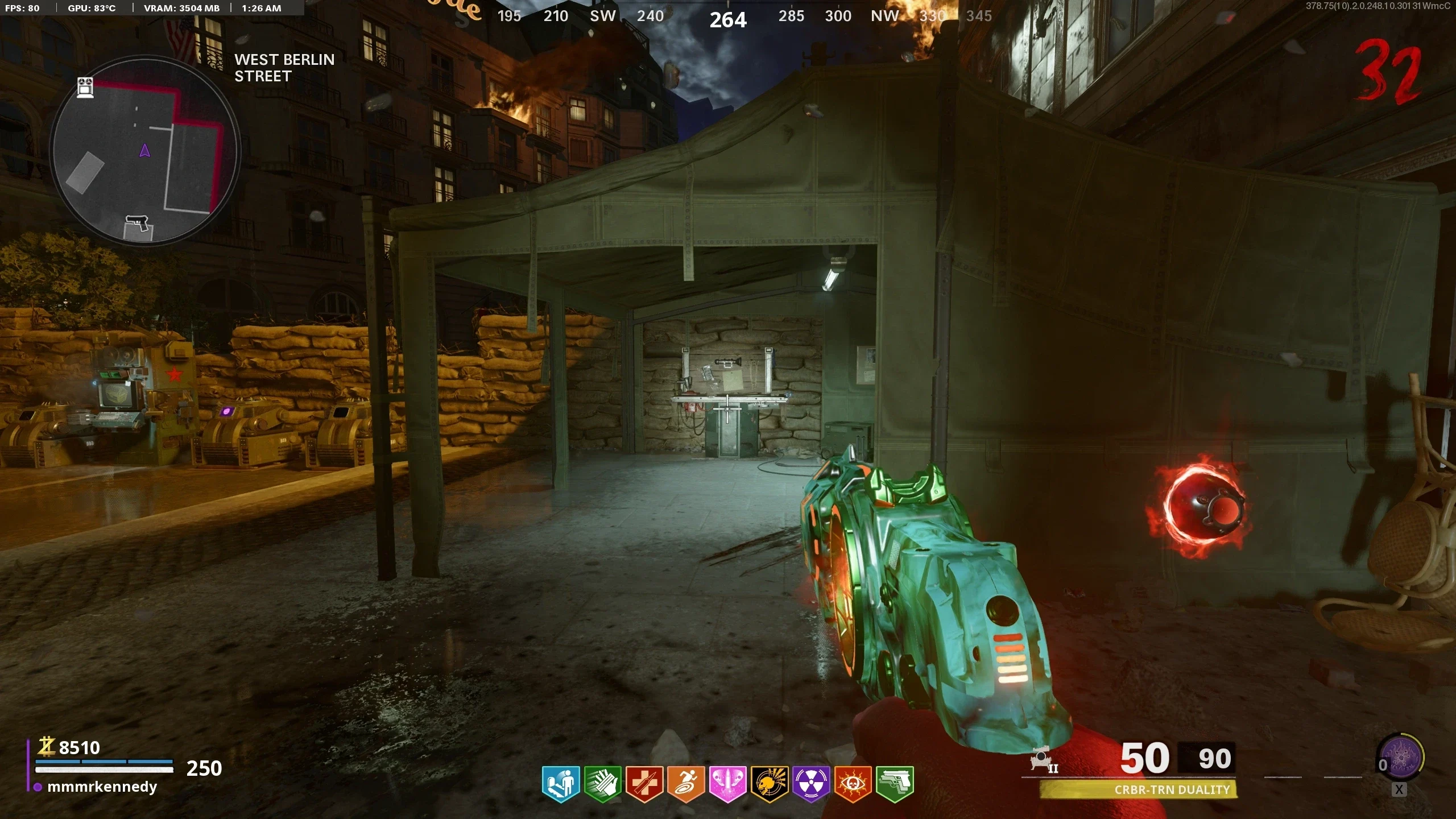
Task: Select the purple PHD Slider radiation perk
Action: click(811, 784)
